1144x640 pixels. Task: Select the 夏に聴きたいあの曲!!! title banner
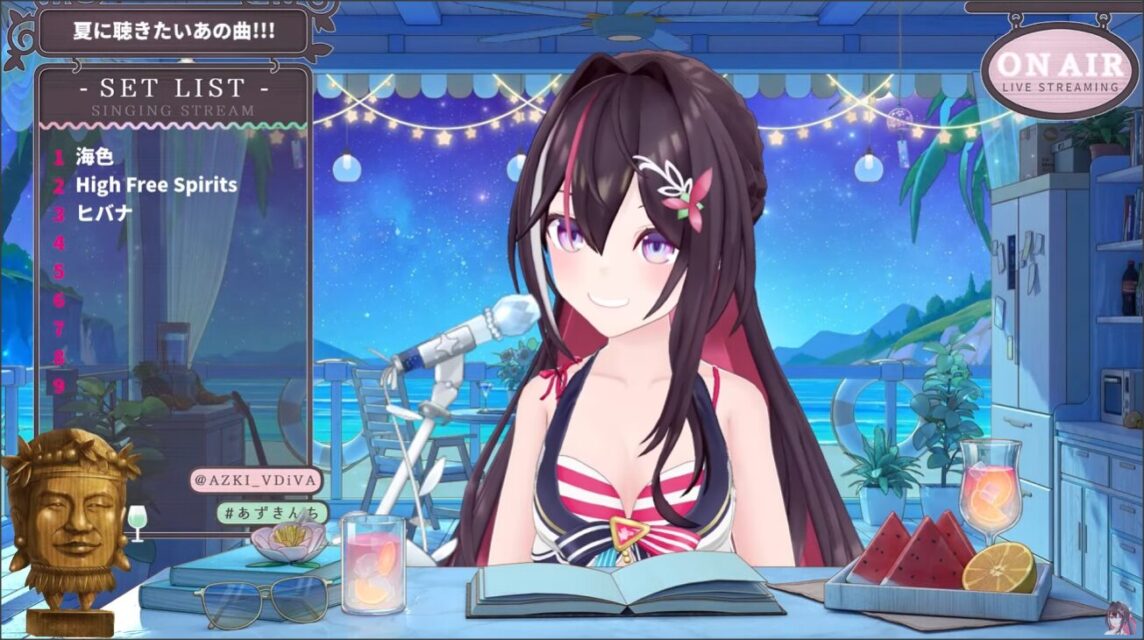[x=172, y=31]
